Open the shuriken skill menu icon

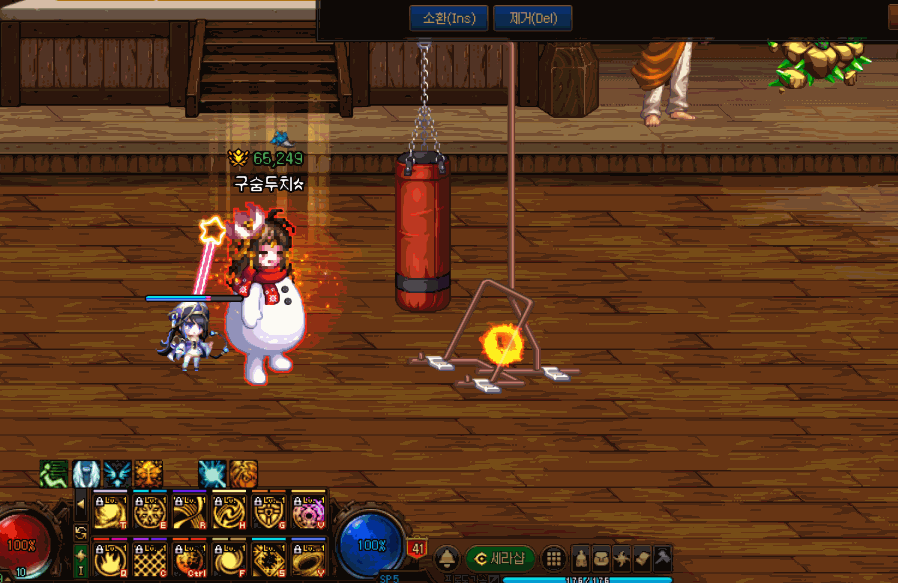(622, 558)
